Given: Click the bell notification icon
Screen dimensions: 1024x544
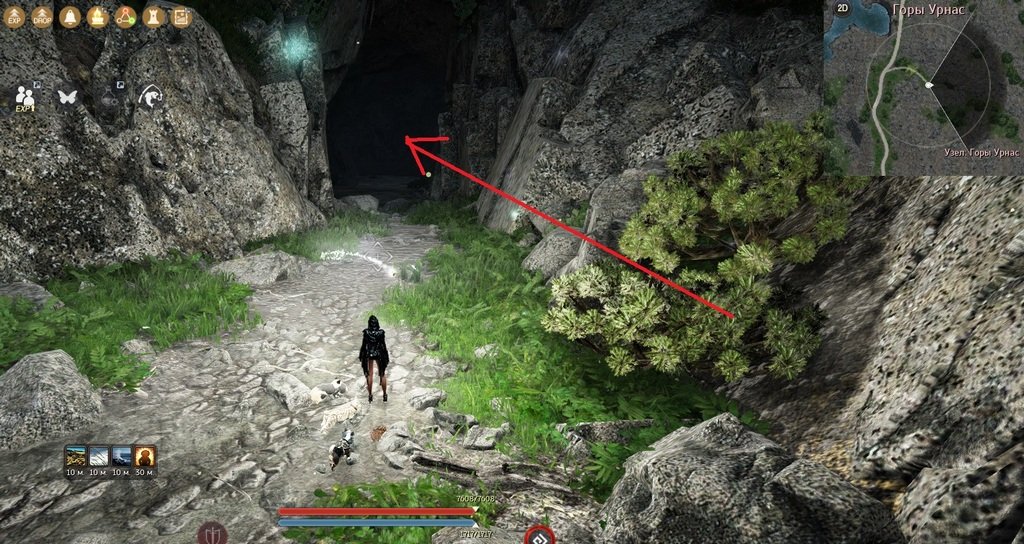Looking at the screenshot, I should pos(70,17).
